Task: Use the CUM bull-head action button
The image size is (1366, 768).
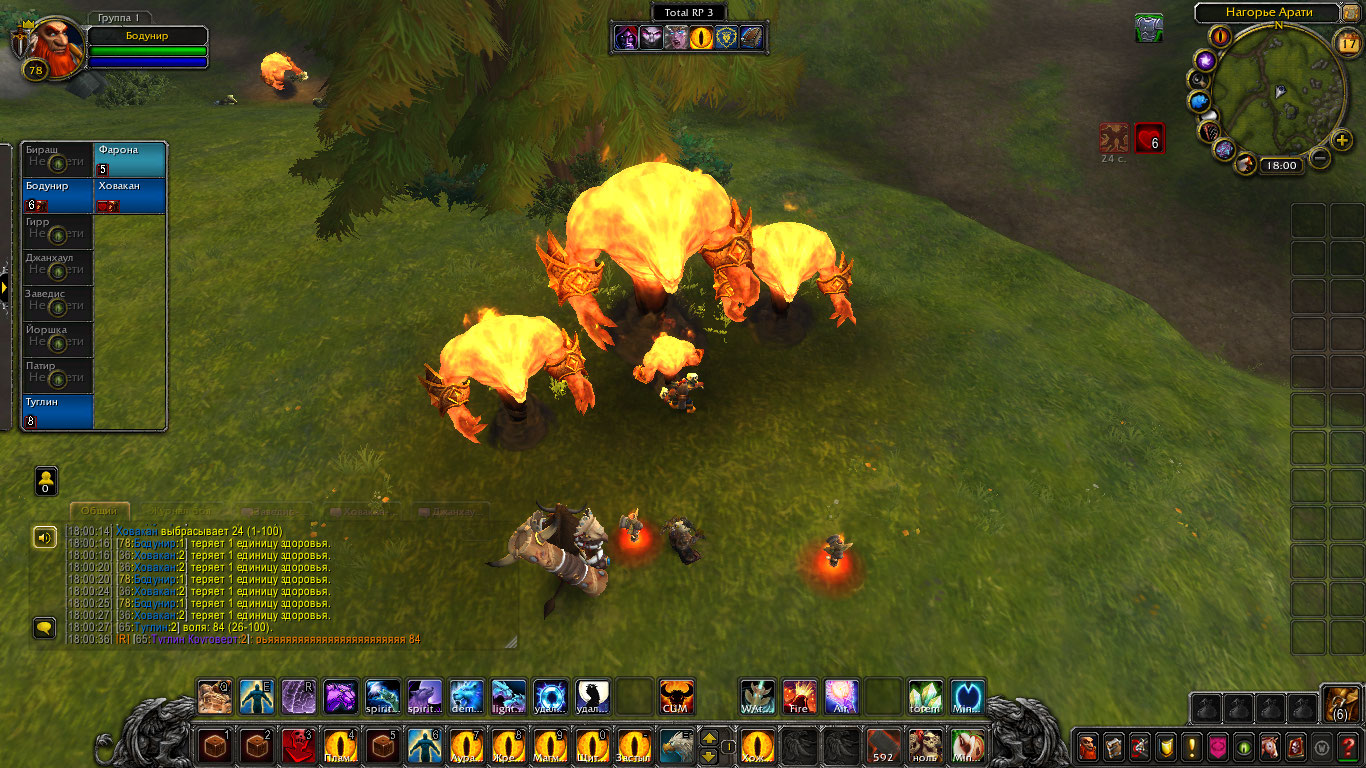Action: (x=676, y=696)
